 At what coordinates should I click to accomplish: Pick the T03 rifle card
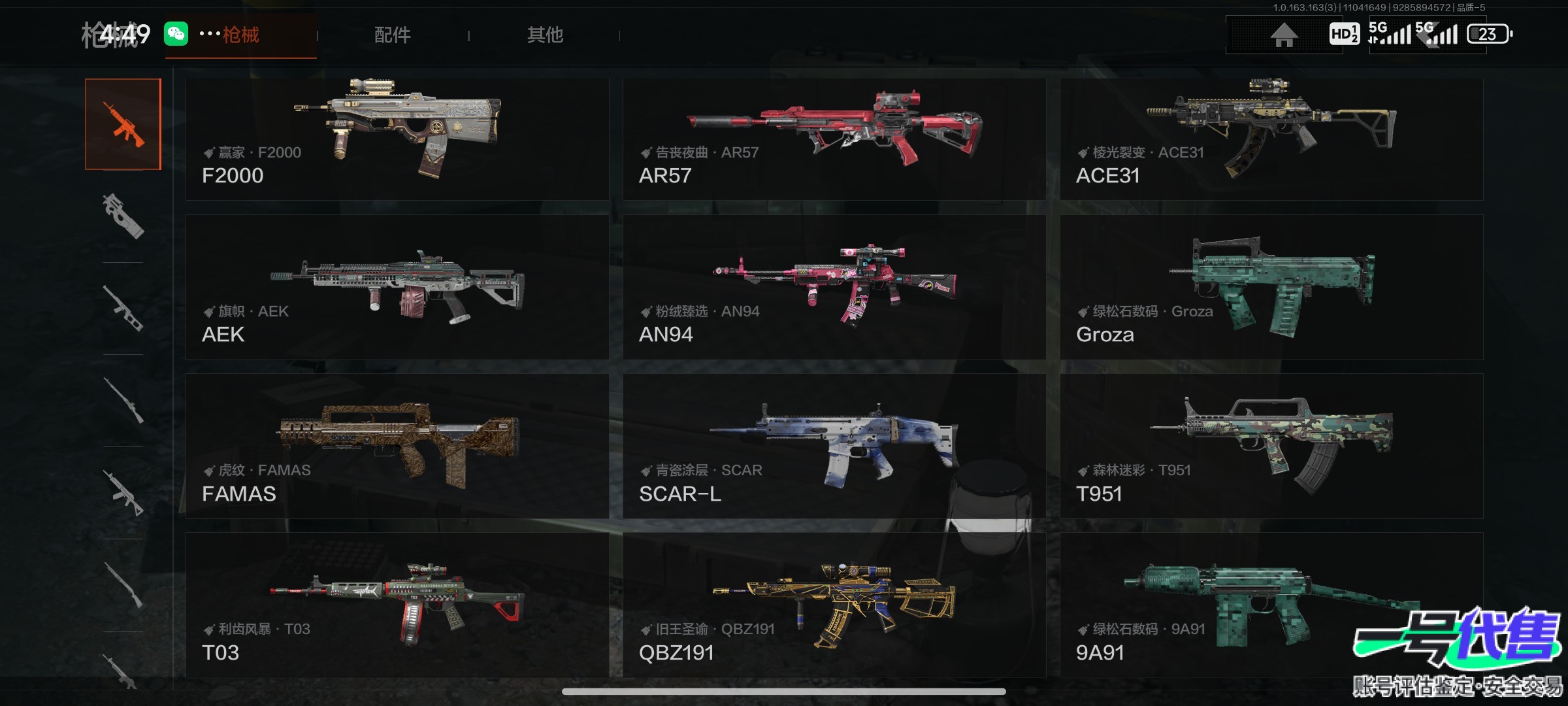pos(397,605)
